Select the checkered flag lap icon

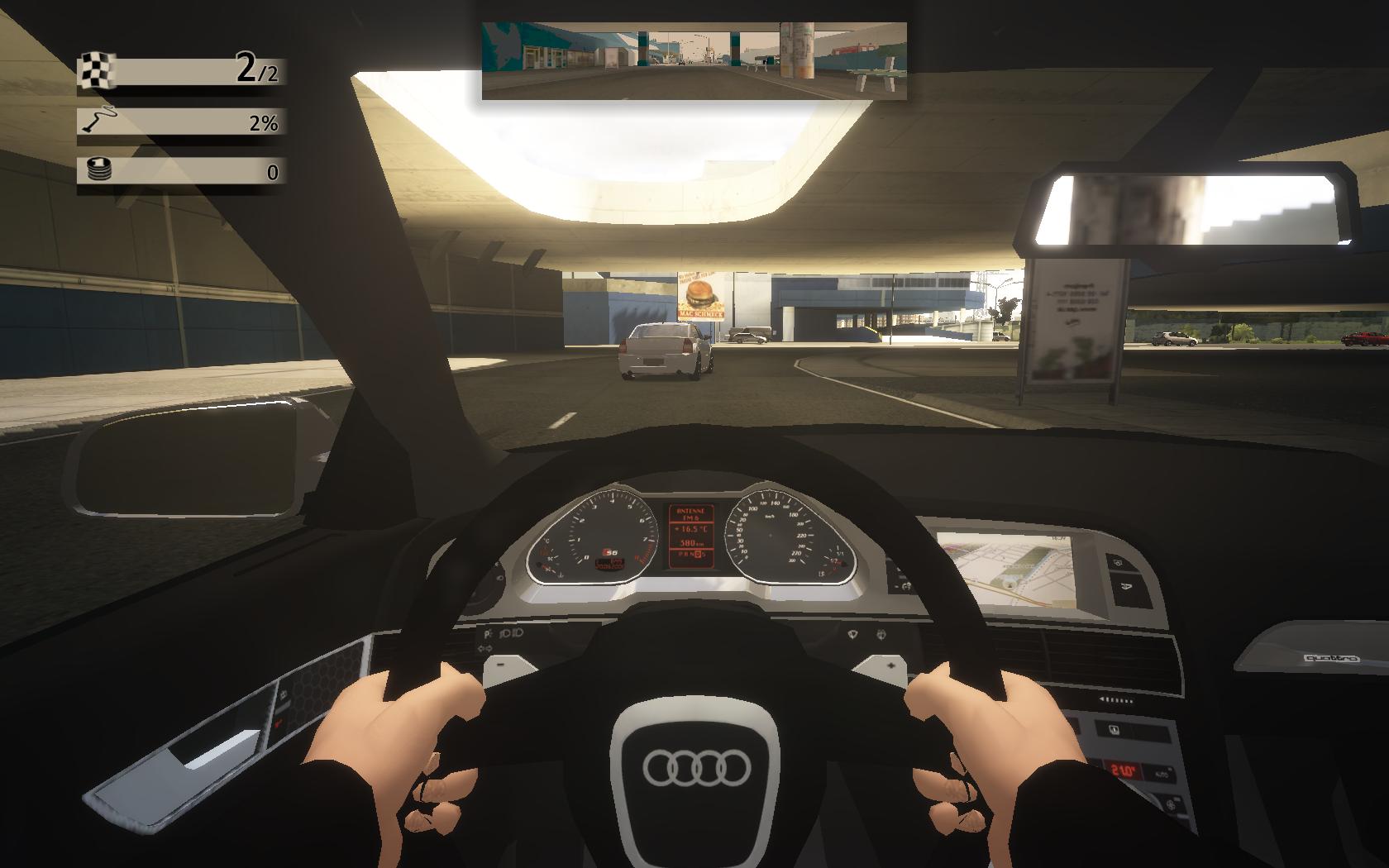click(x=98, y=71)
